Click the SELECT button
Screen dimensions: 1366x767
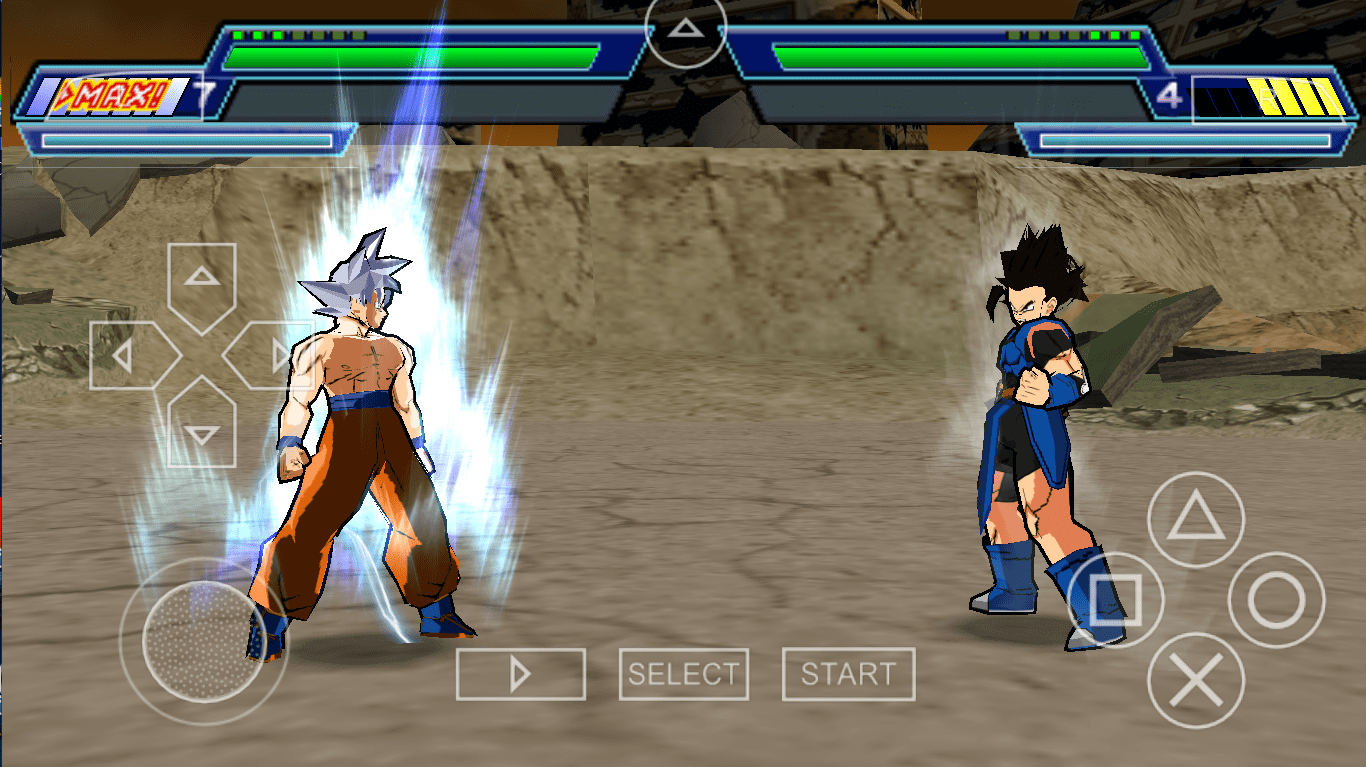(x=684, y=675)
